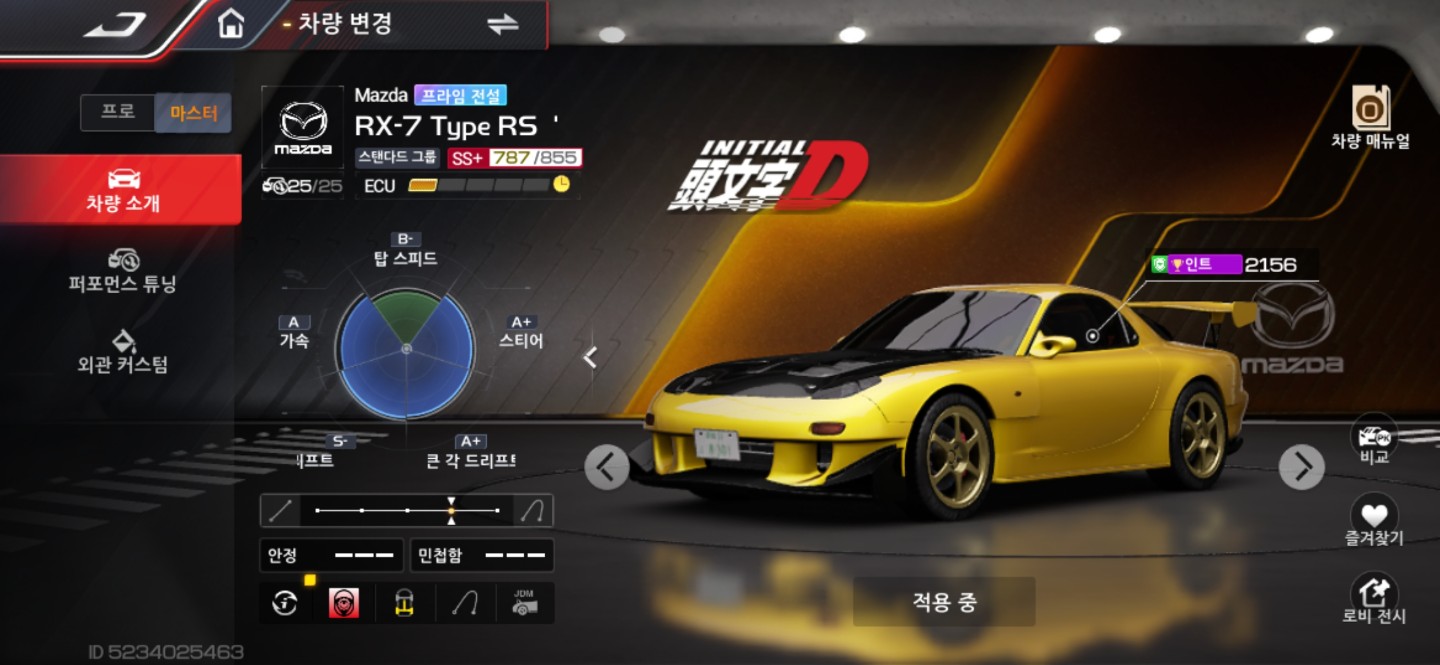Open the 비교 compare feature
1440x665 pixels.
(x=1374, y=442)
